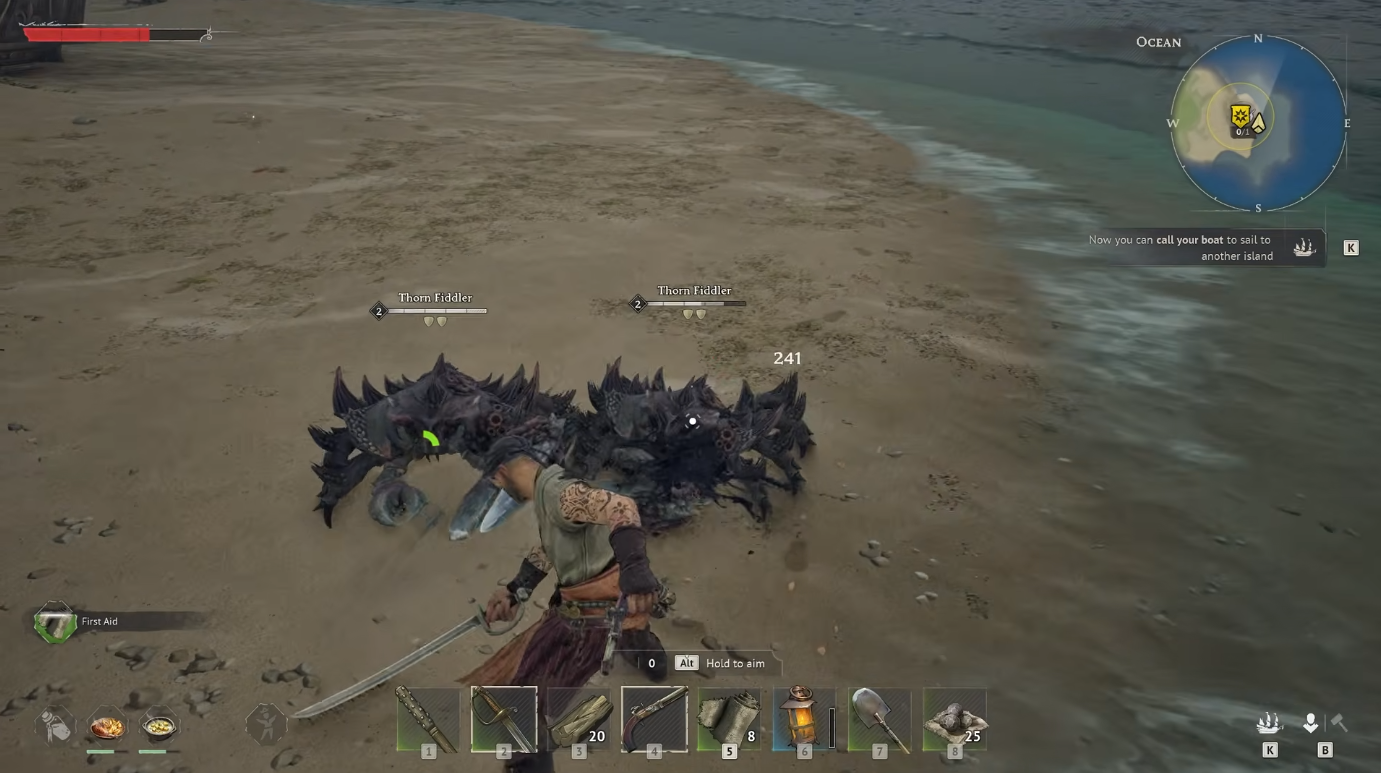Eat the roasted meat dish
The height and width of the screenshot is (773, 1381).
tap(106, 725)
